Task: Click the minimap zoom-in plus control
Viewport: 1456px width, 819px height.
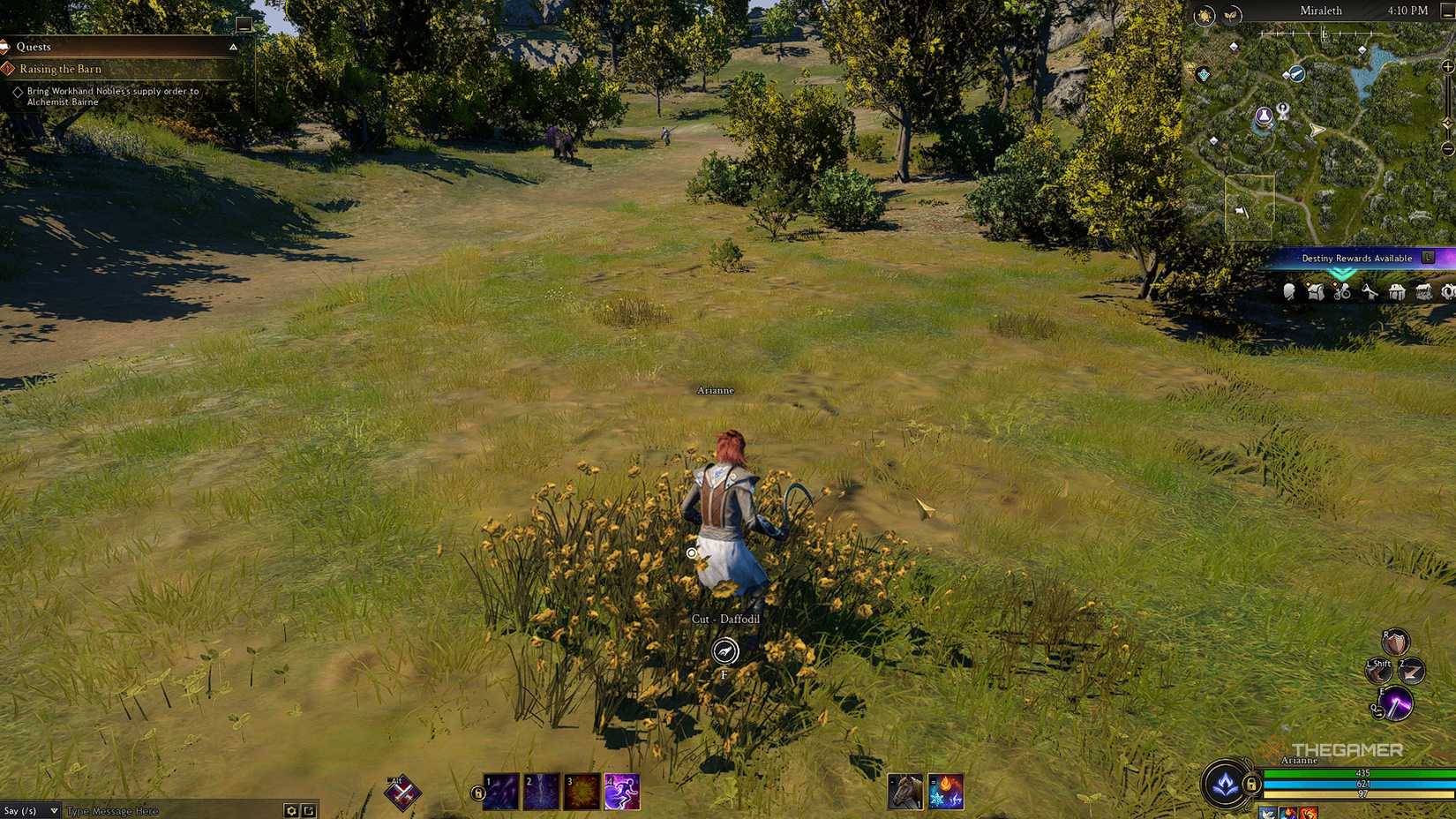Action: [x=1447, y=69]
